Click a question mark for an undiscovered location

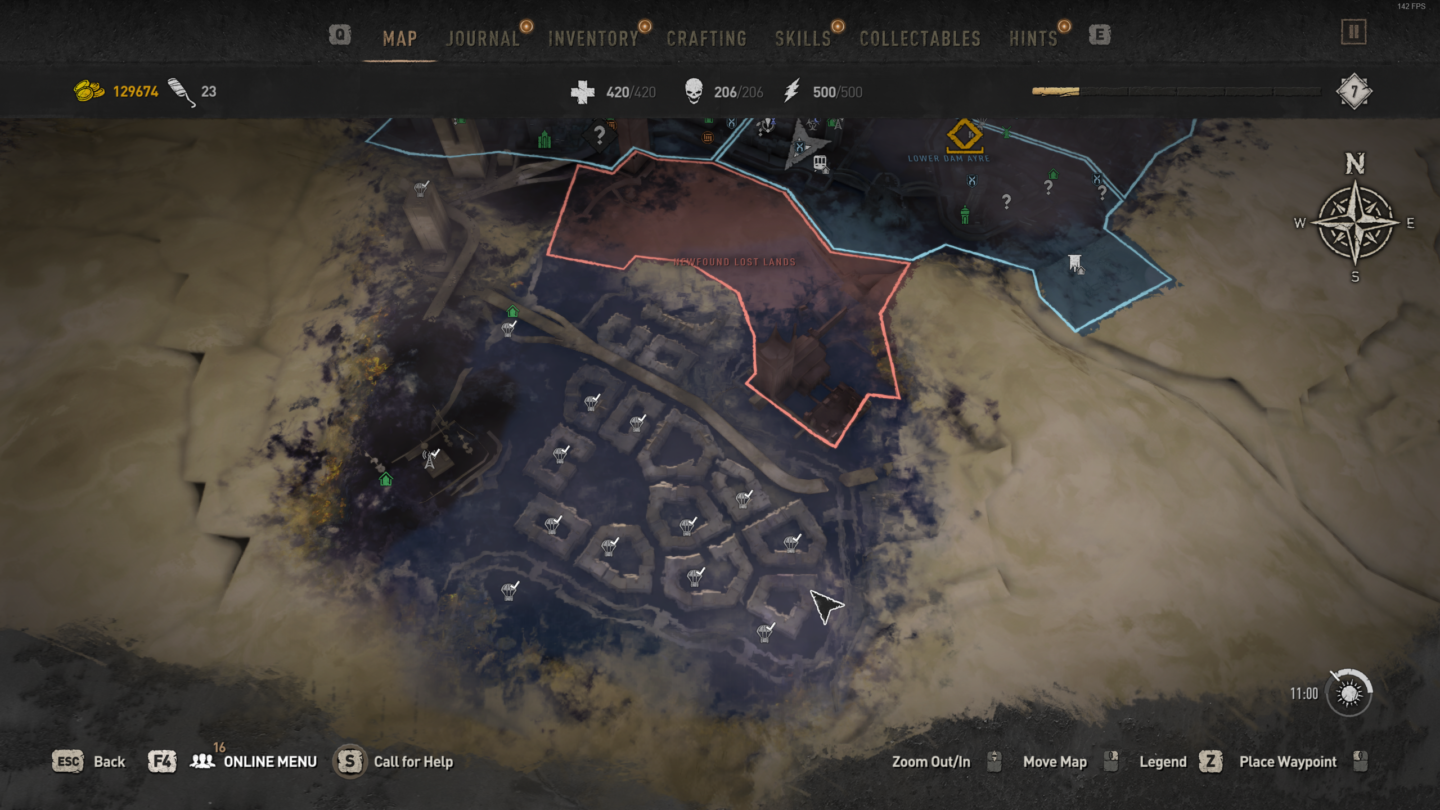1046,188
